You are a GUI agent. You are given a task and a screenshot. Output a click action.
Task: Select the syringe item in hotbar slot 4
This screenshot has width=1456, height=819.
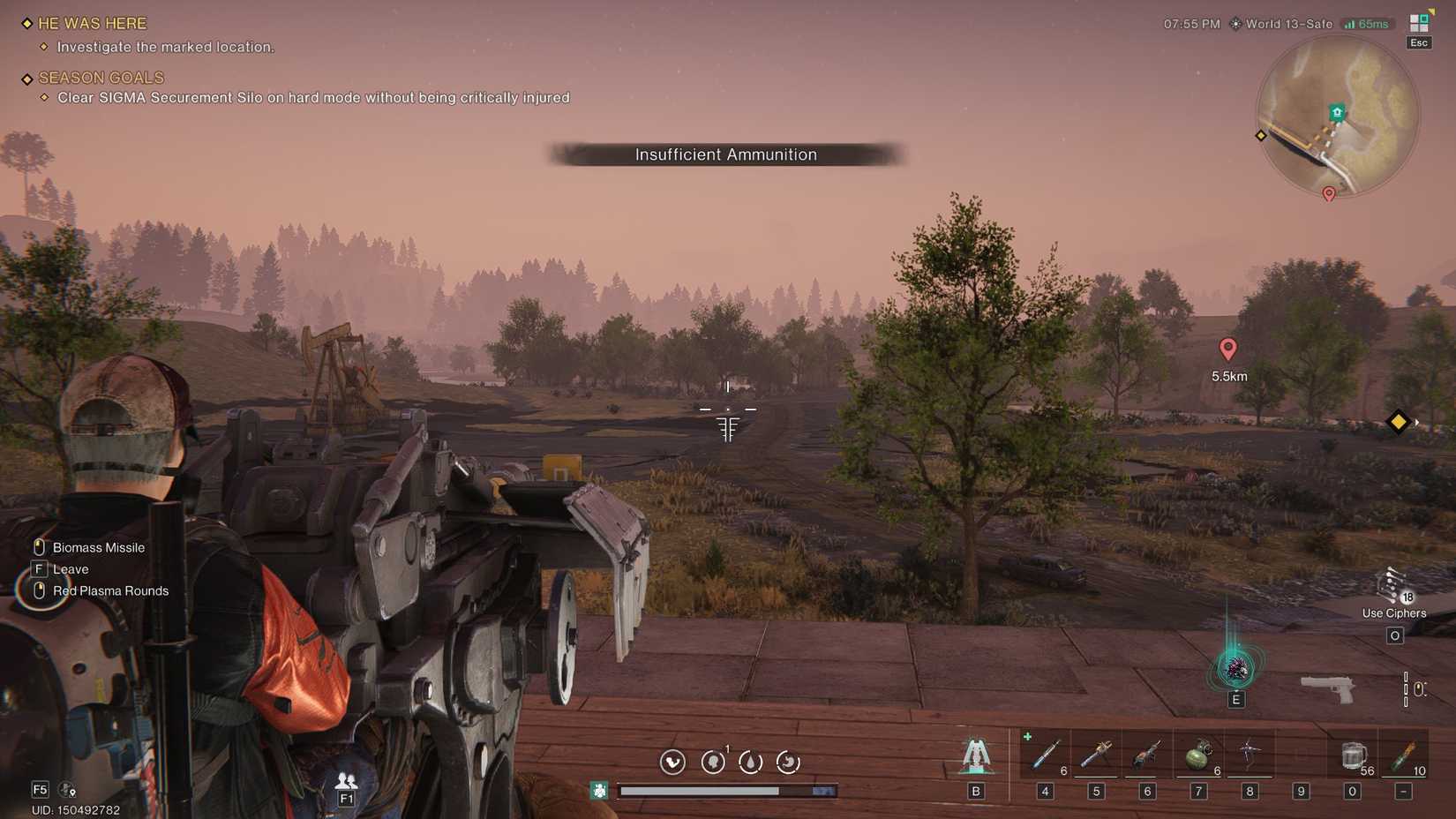1045,755
